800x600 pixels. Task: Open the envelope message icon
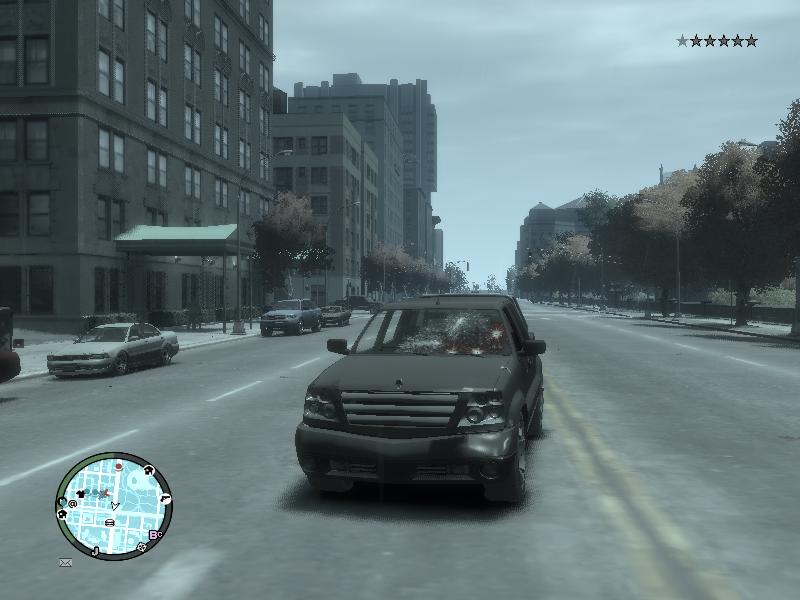tap(65, 563)
